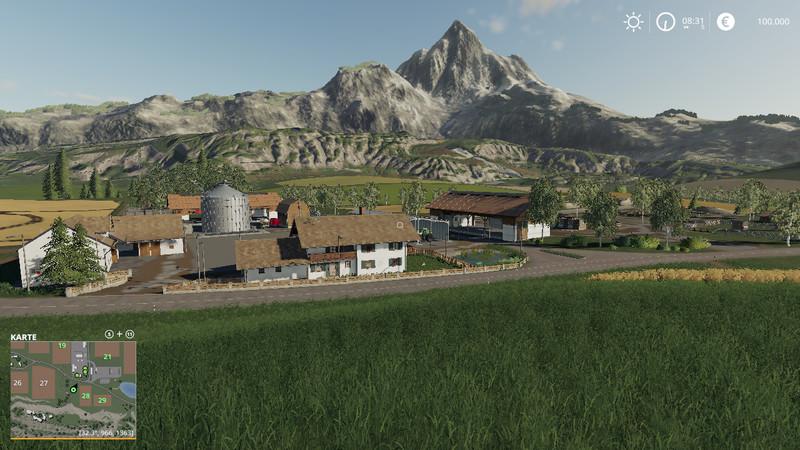This screenshot has height=450, width=800.
Task: Click the player position marker on minimap
Action: 73,389
